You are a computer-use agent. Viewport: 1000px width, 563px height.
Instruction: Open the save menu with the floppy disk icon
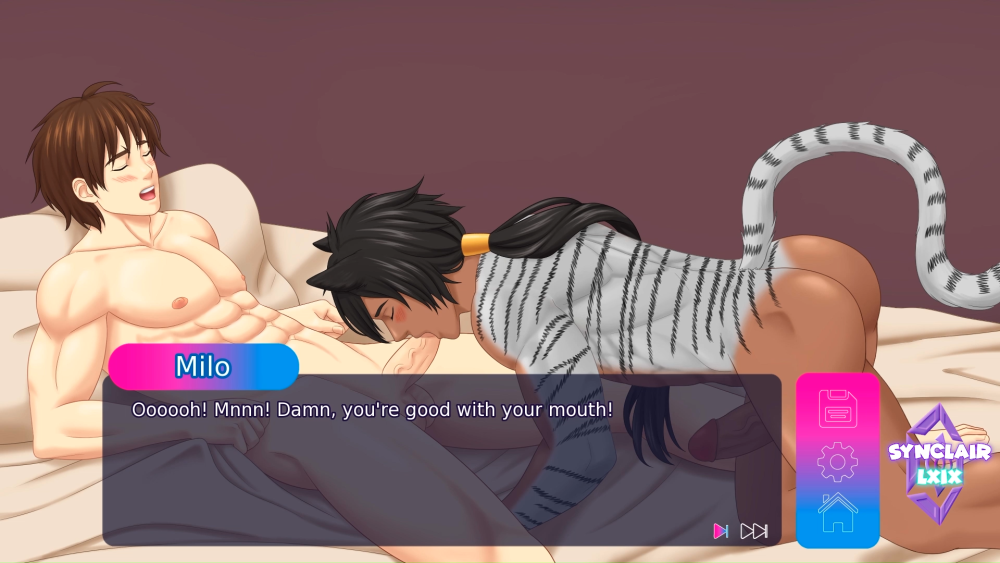[x=837, y=409]
